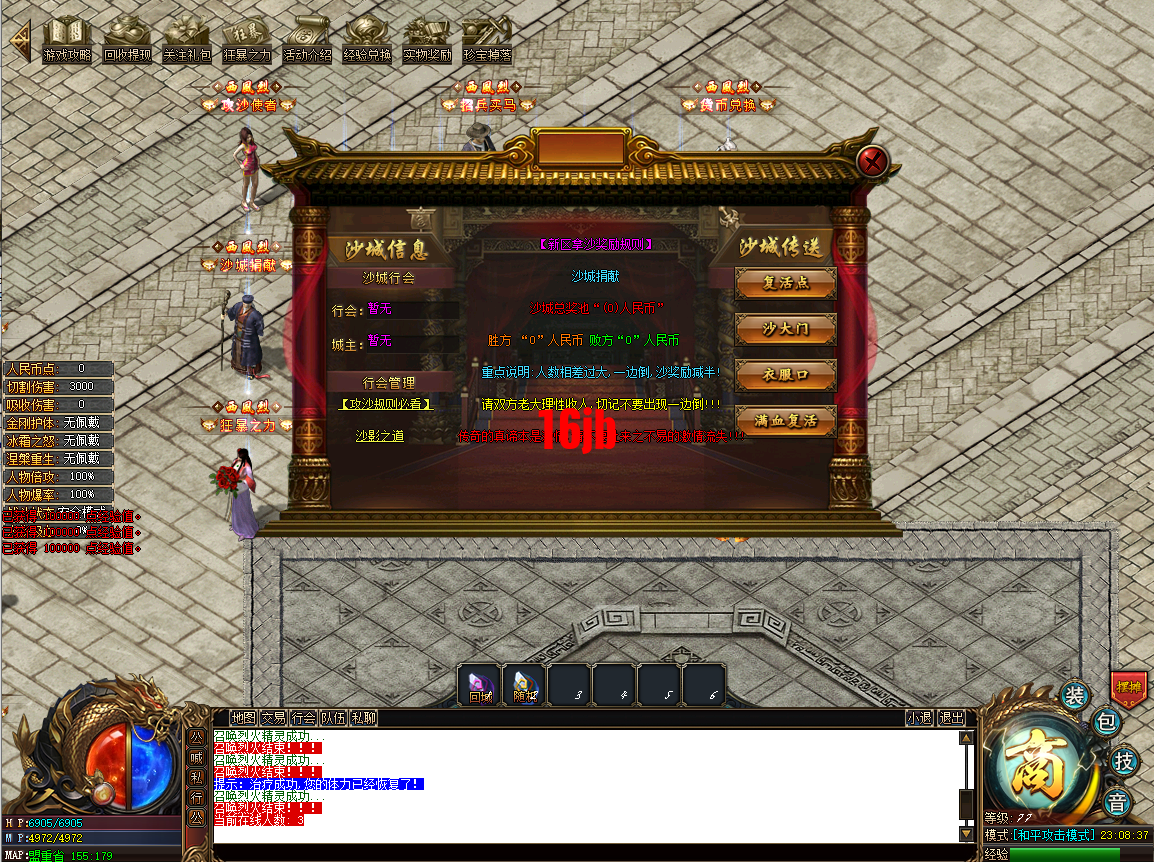Open the 沙城捐献 donation link in panel
This screenshot has width=1154, height=862.
pos(595,276)
